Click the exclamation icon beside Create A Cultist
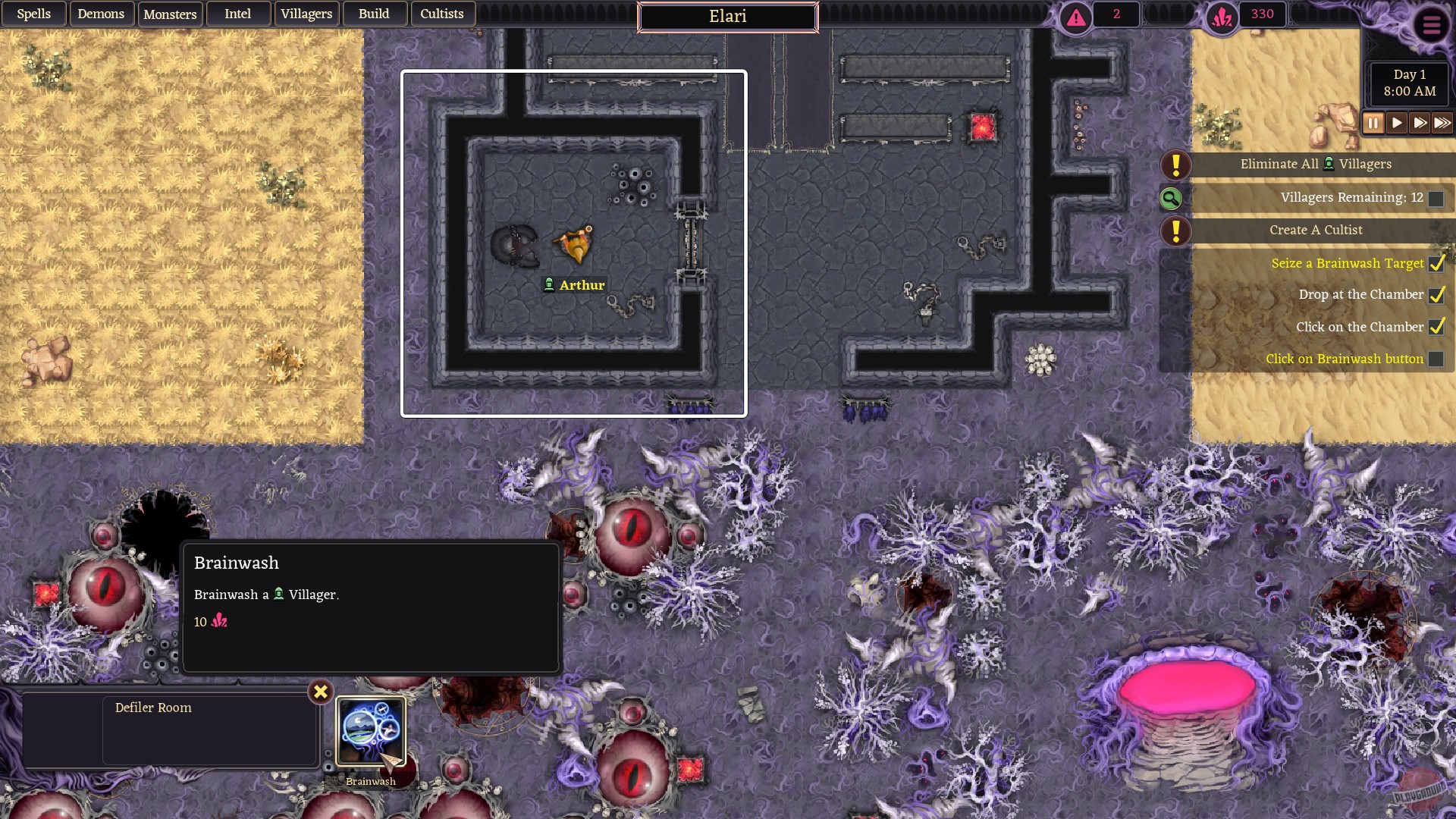 point(1176,231)
